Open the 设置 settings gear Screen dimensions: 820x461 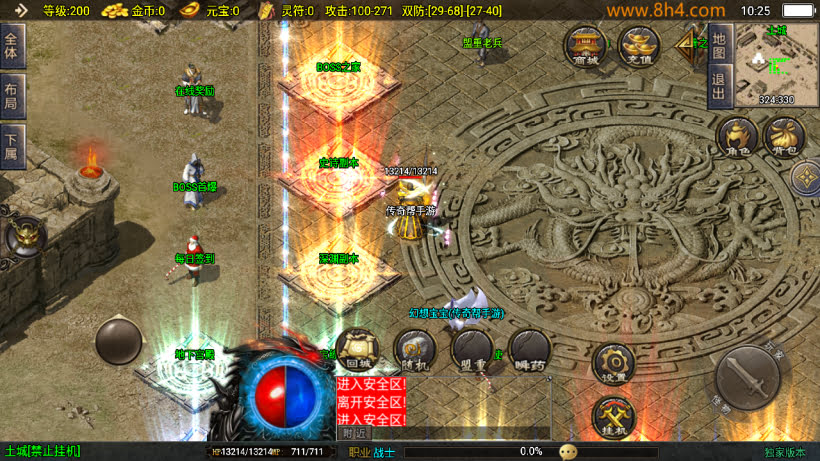coord(614,364)
